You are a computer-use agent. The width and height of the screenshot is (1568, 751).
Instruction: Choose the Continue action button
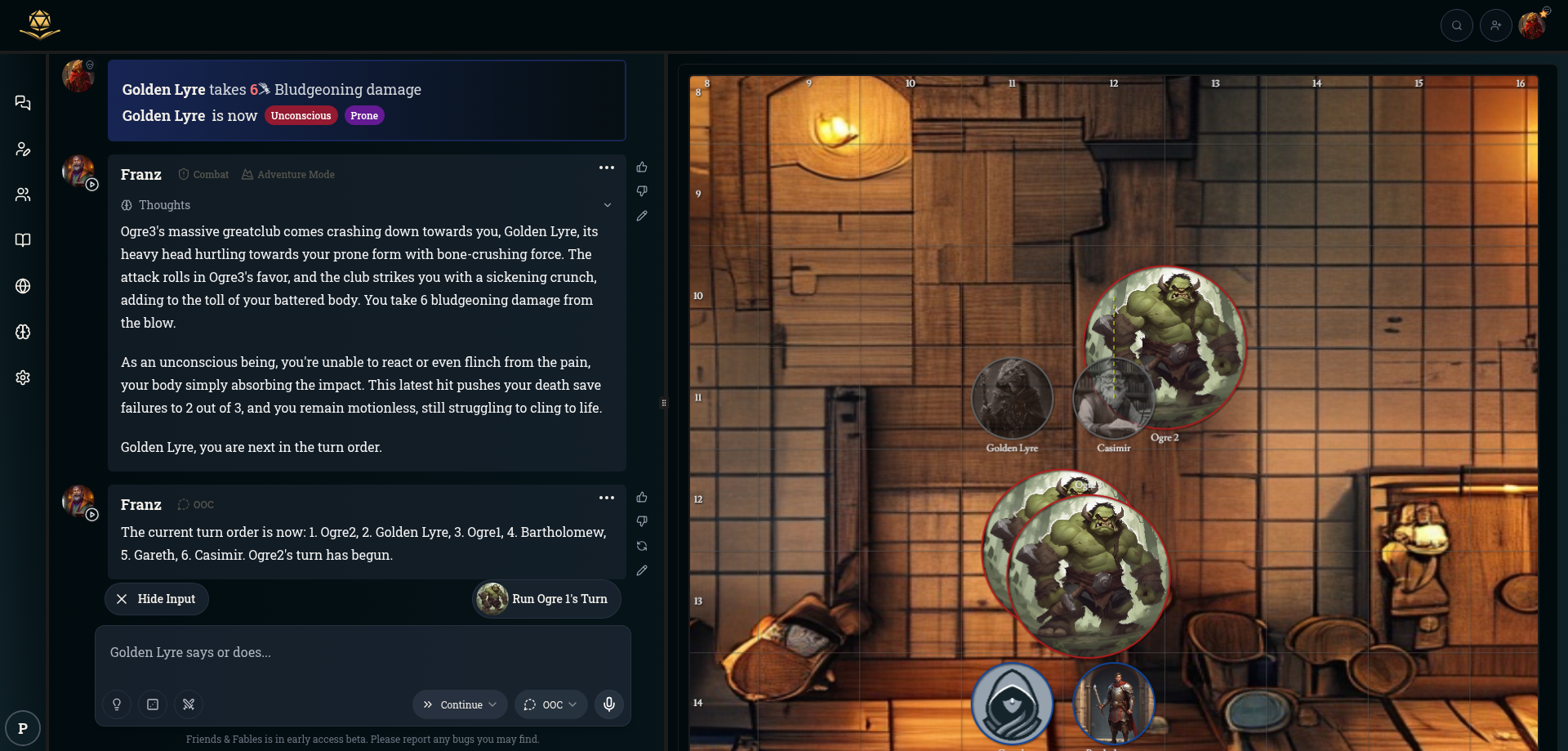pyautogui.click(x=460, y=704)
